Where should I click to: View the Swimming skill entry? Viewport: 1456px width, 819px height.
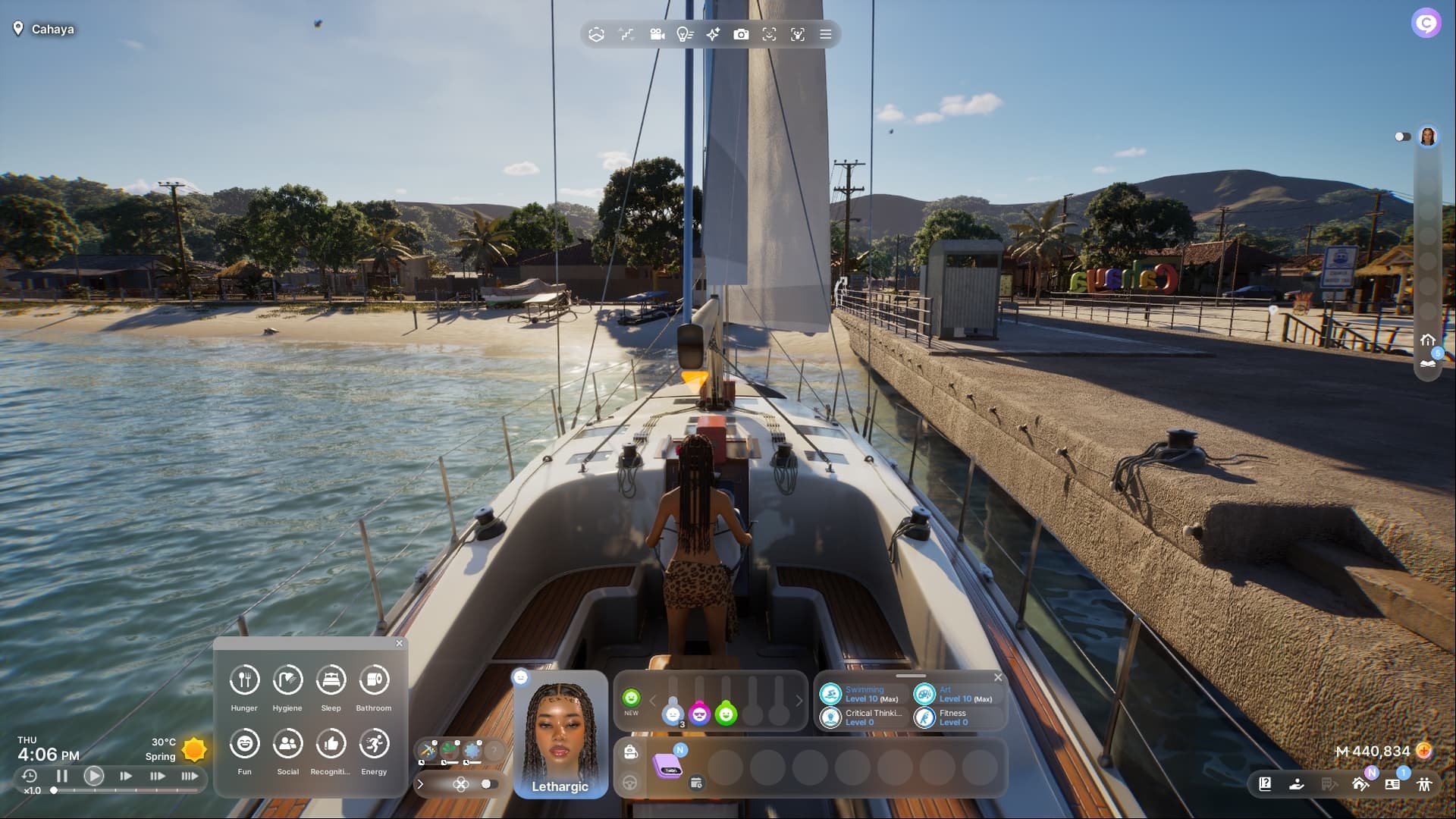[x=862, y=695]
